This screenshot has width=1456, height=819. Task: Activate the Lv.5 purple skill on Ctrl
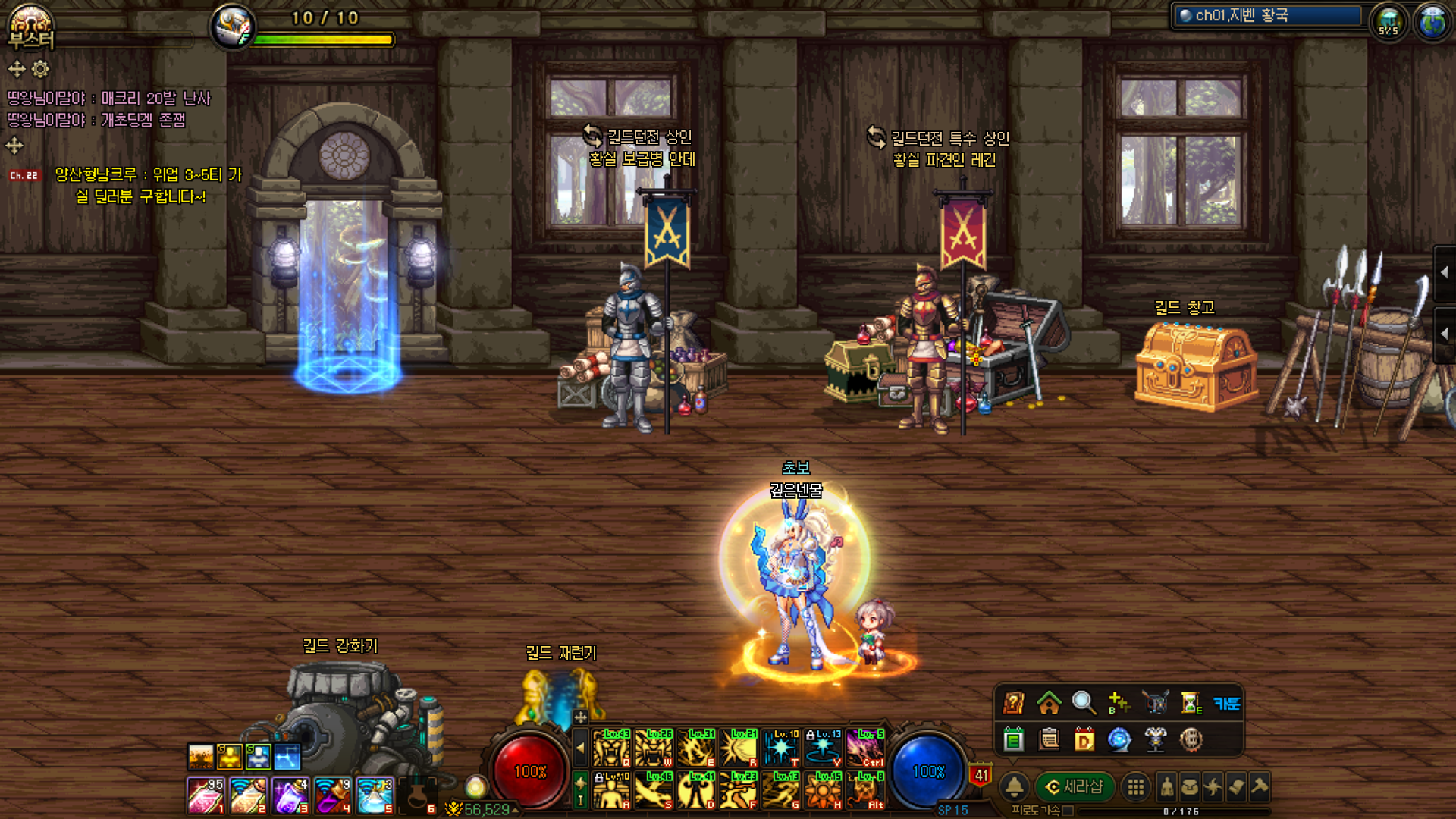point(865,748)
